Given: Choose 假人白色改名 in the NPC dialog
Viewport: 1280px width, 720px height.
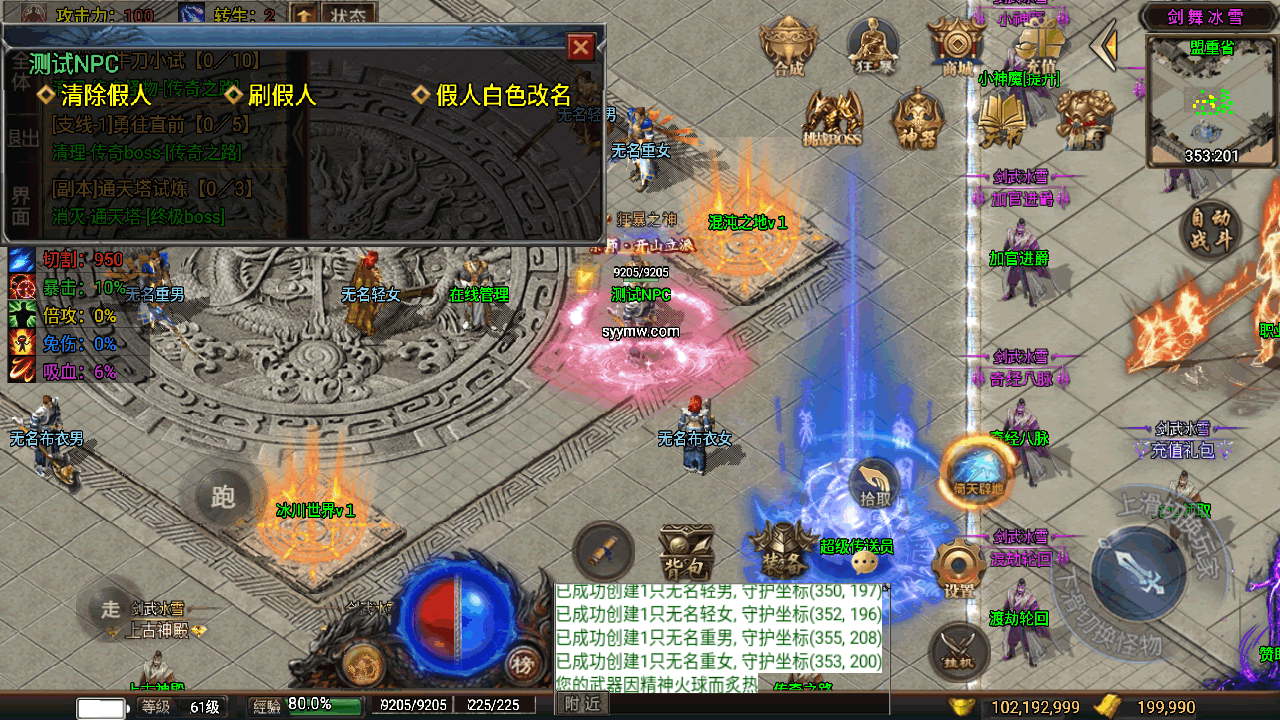Looking at the screenshot, I should tap(492, 95).
